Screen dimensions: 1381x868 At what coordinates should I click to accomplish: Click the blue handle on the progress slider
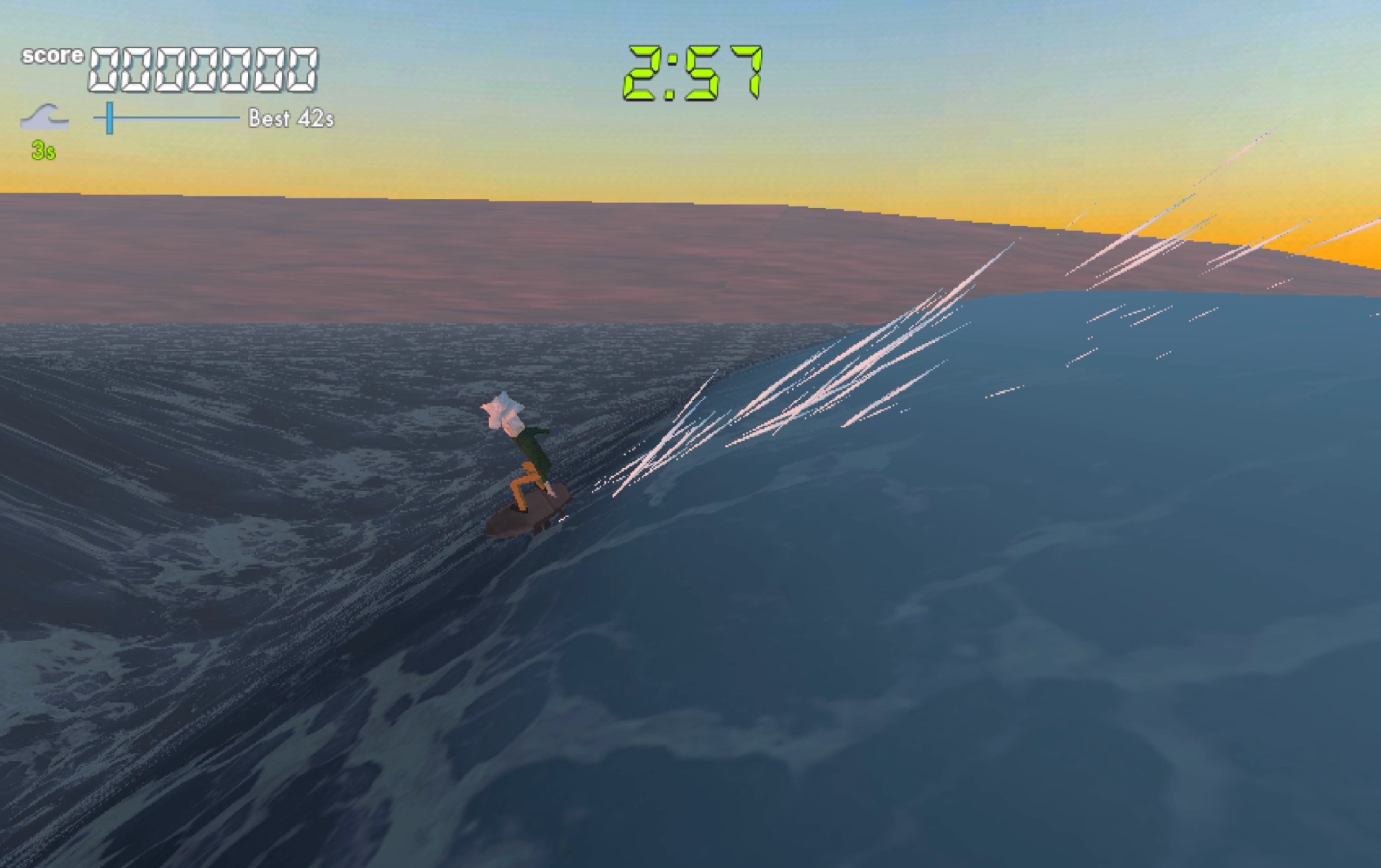coord(109,117)
